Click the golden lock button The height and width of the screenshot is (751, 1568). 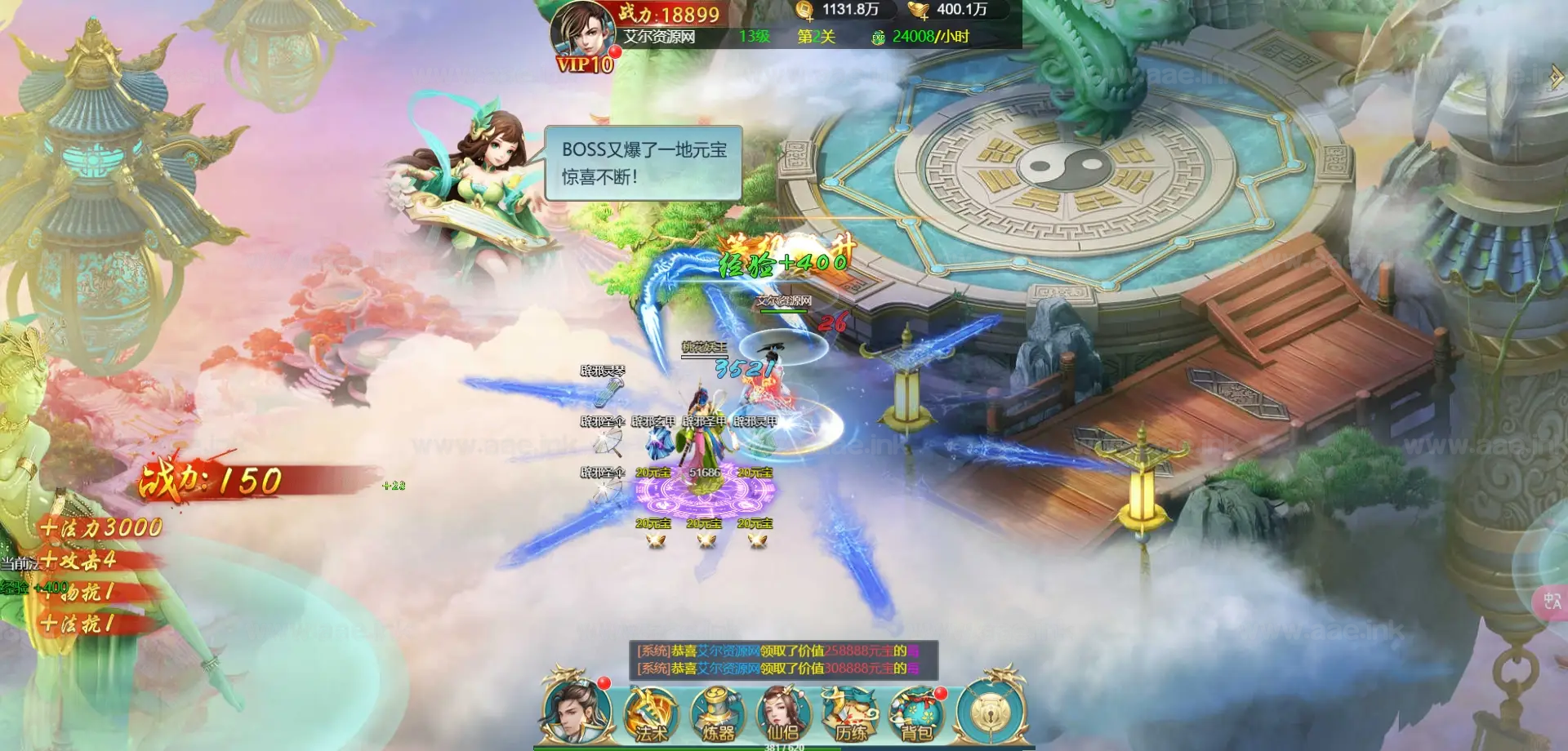click(x=990, y=713)
